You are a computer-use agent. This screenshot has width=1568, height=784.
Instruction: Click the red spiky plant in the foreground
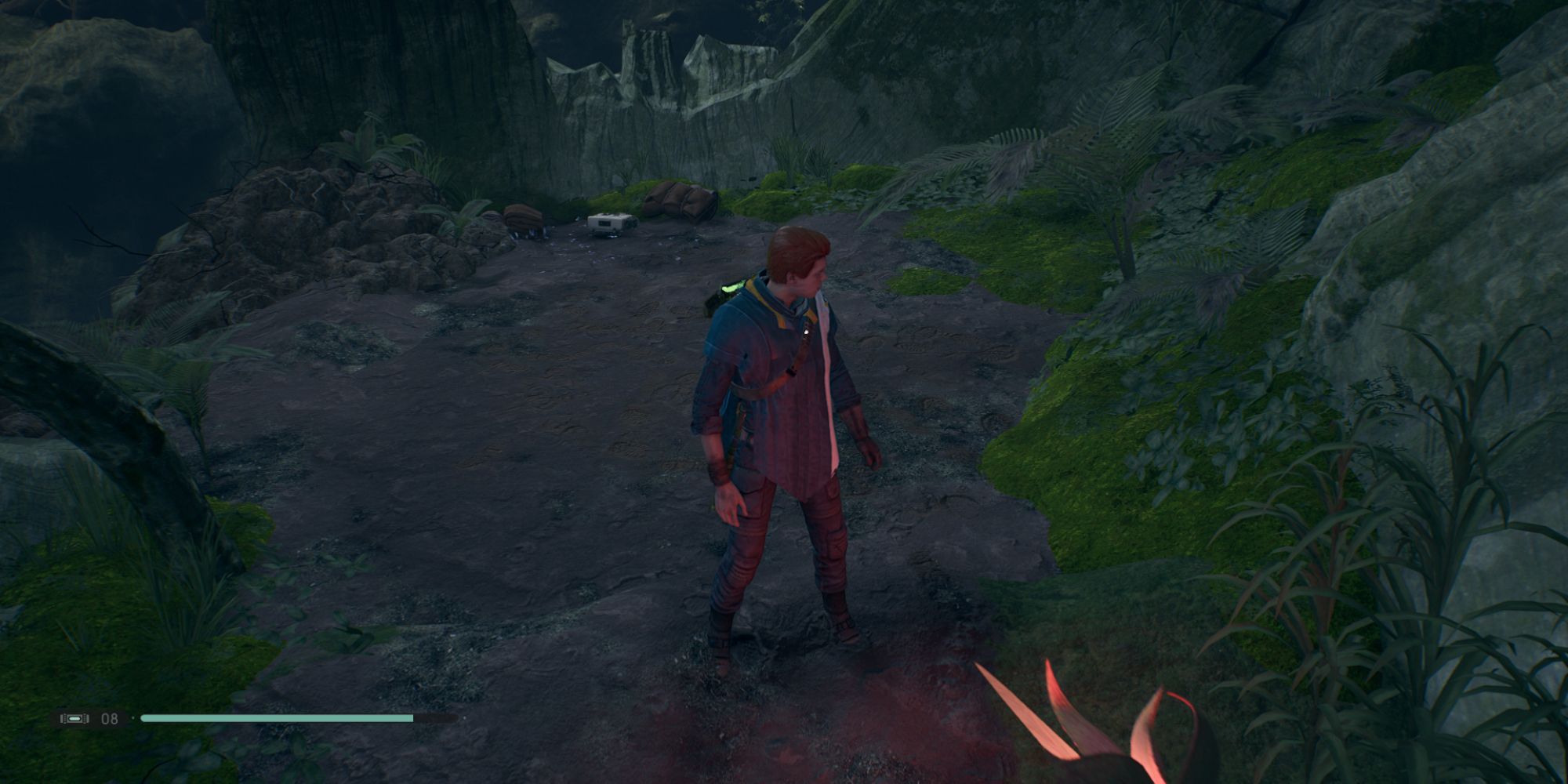click(1098, 729)
